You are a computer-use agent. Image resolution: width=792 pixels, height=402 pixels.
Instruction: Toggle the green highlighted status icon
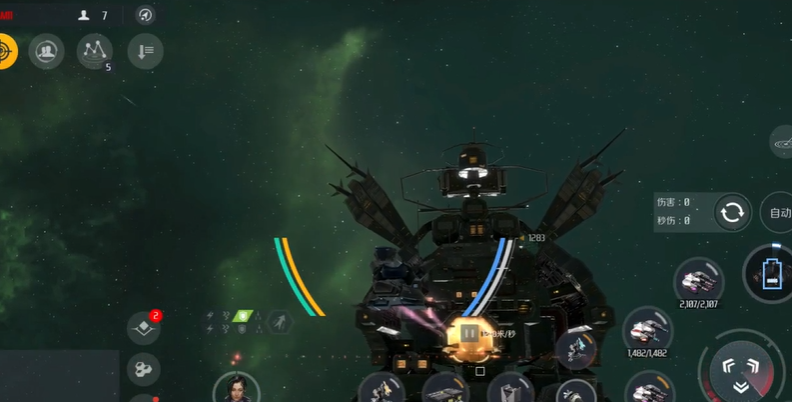pyautogui.click(x=240, y=316)
